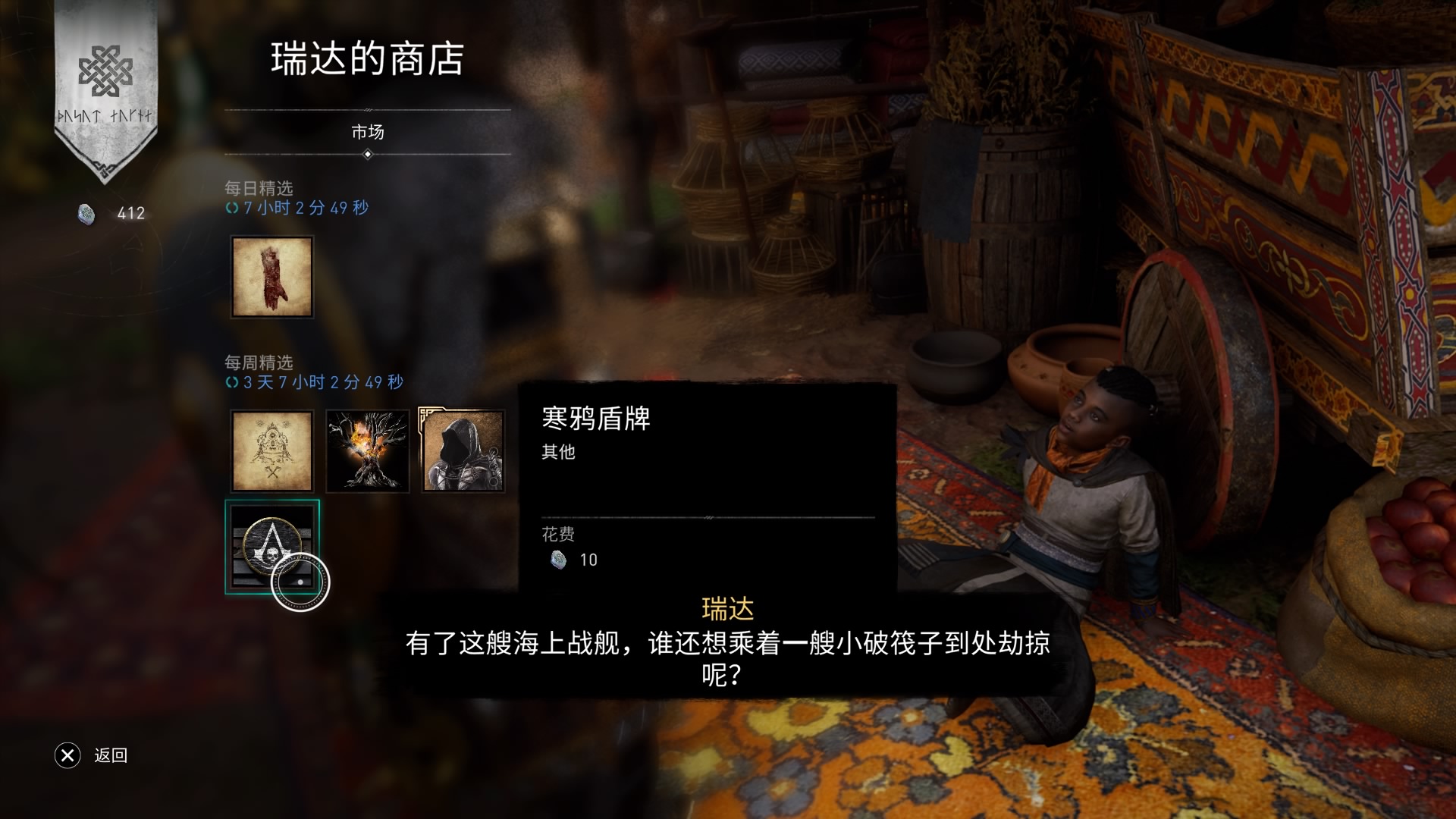Viewport: 1456px width, 819px height.
Task: Choose the parchment tattoo scheme weekly item
Action: [272, 451]
